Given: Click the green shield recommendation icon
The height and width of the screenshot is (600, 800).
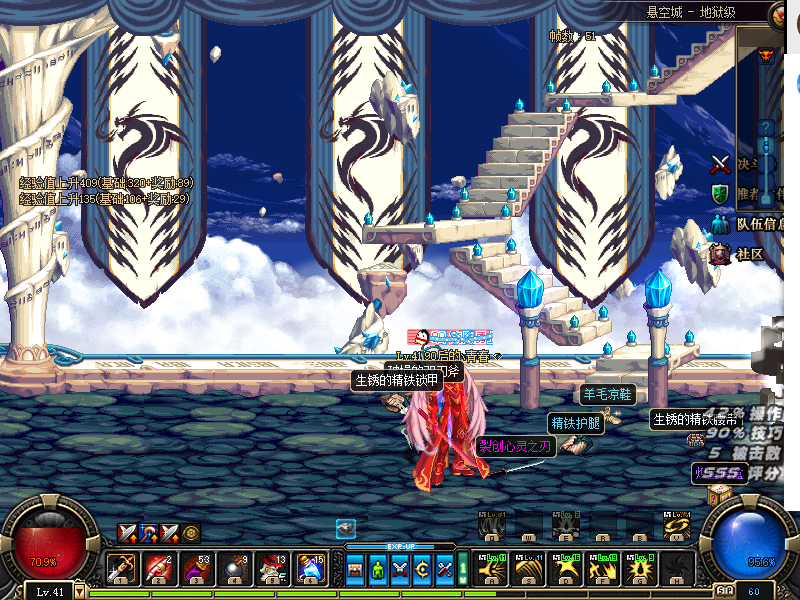Looking at the screenshot, I should (720, 193).
